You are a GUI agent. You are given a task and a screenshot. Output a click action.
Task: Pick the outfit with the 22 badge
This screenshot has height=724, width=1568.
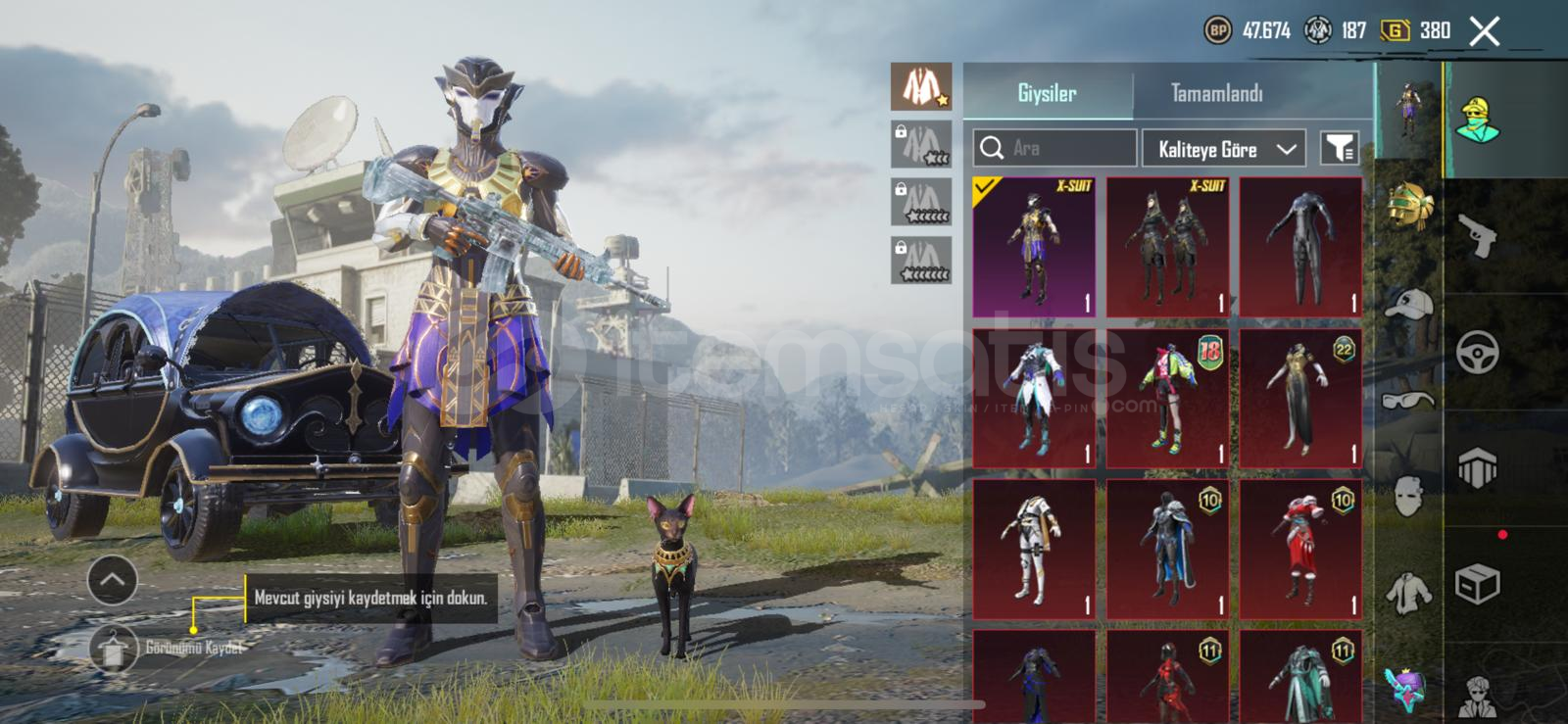point(1300,398)
